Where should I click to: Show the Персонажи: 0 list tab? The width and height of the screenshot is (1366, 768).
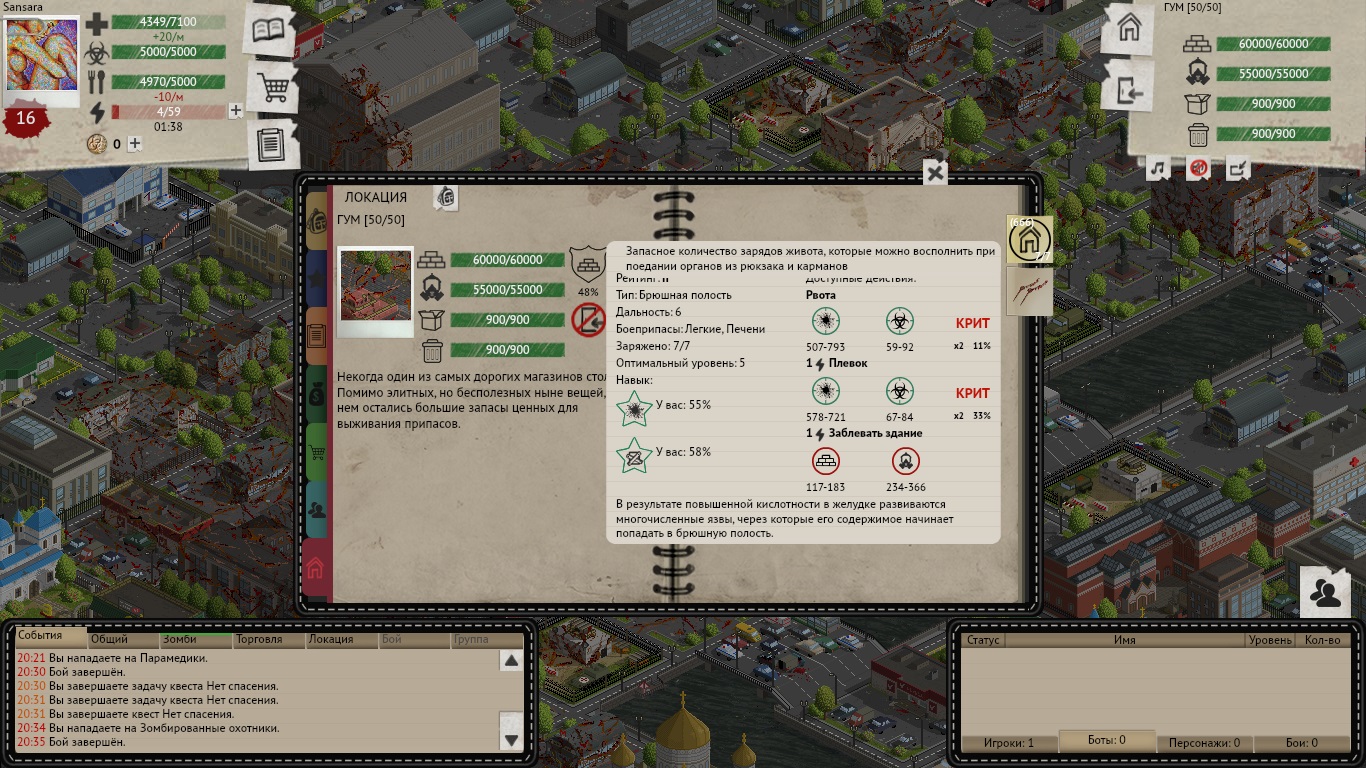(x=1204, y=743)
